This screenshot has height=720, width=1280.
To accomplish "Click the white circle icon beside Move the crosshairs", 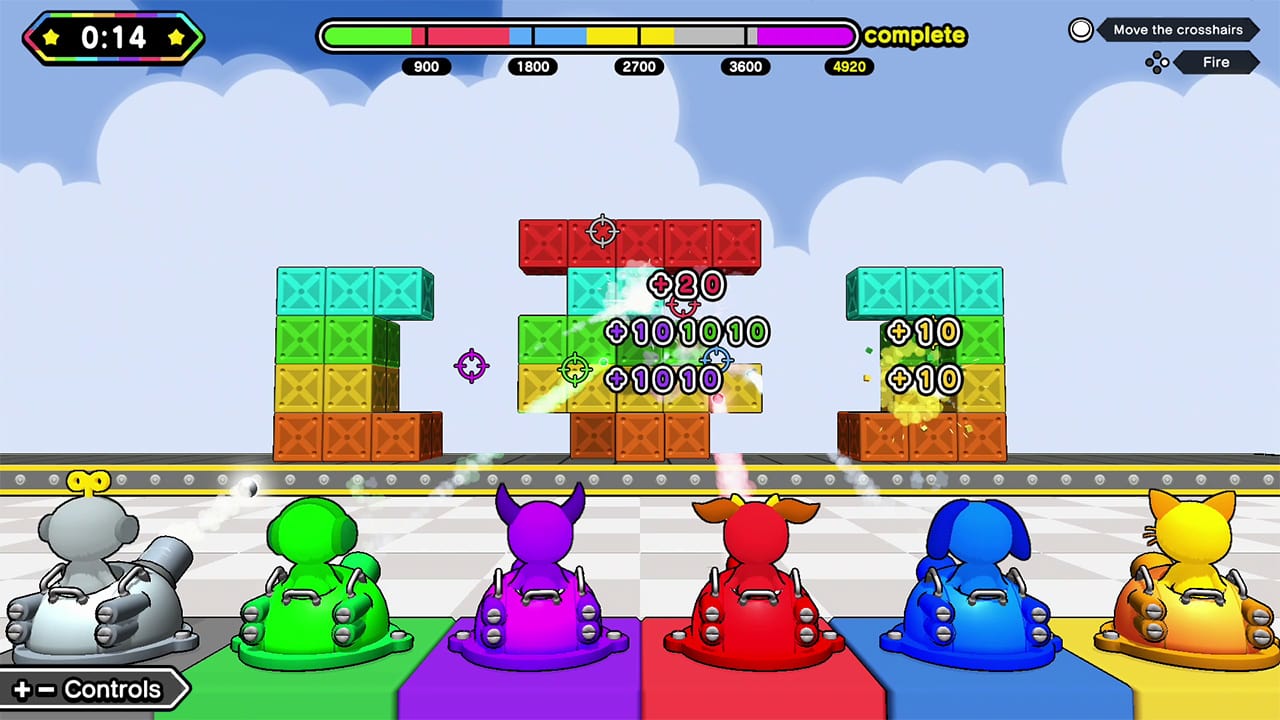I will point(1081,30).
